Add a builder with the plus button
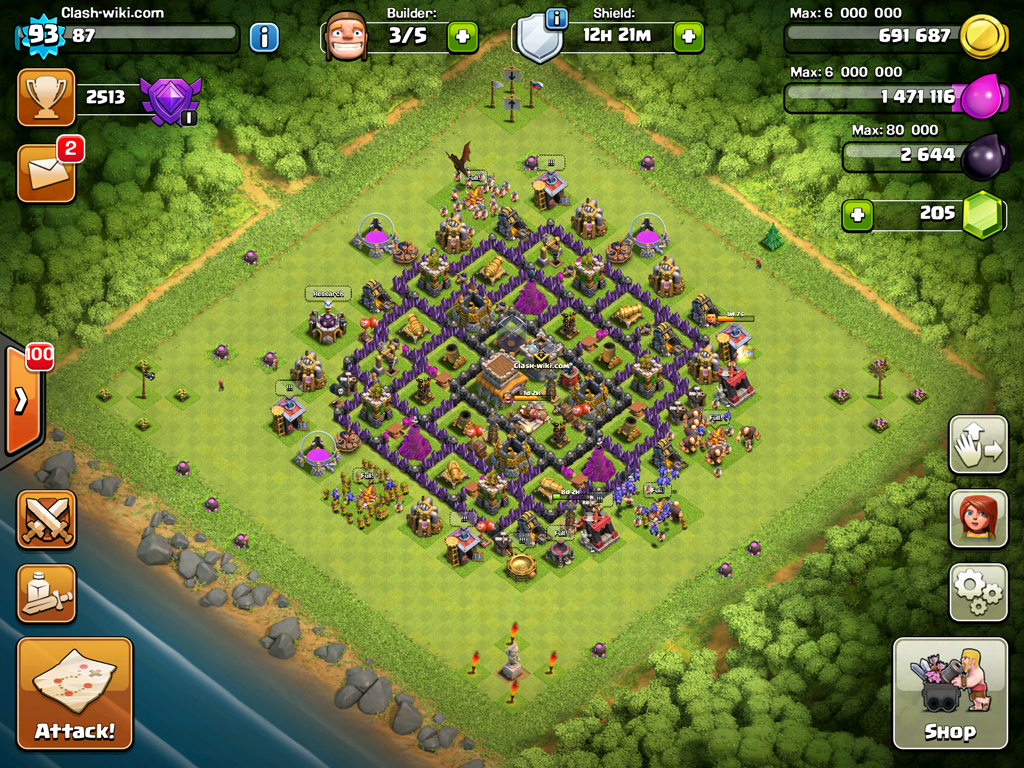Screen dimensions: 1024x768 click(x=462, y=38)
